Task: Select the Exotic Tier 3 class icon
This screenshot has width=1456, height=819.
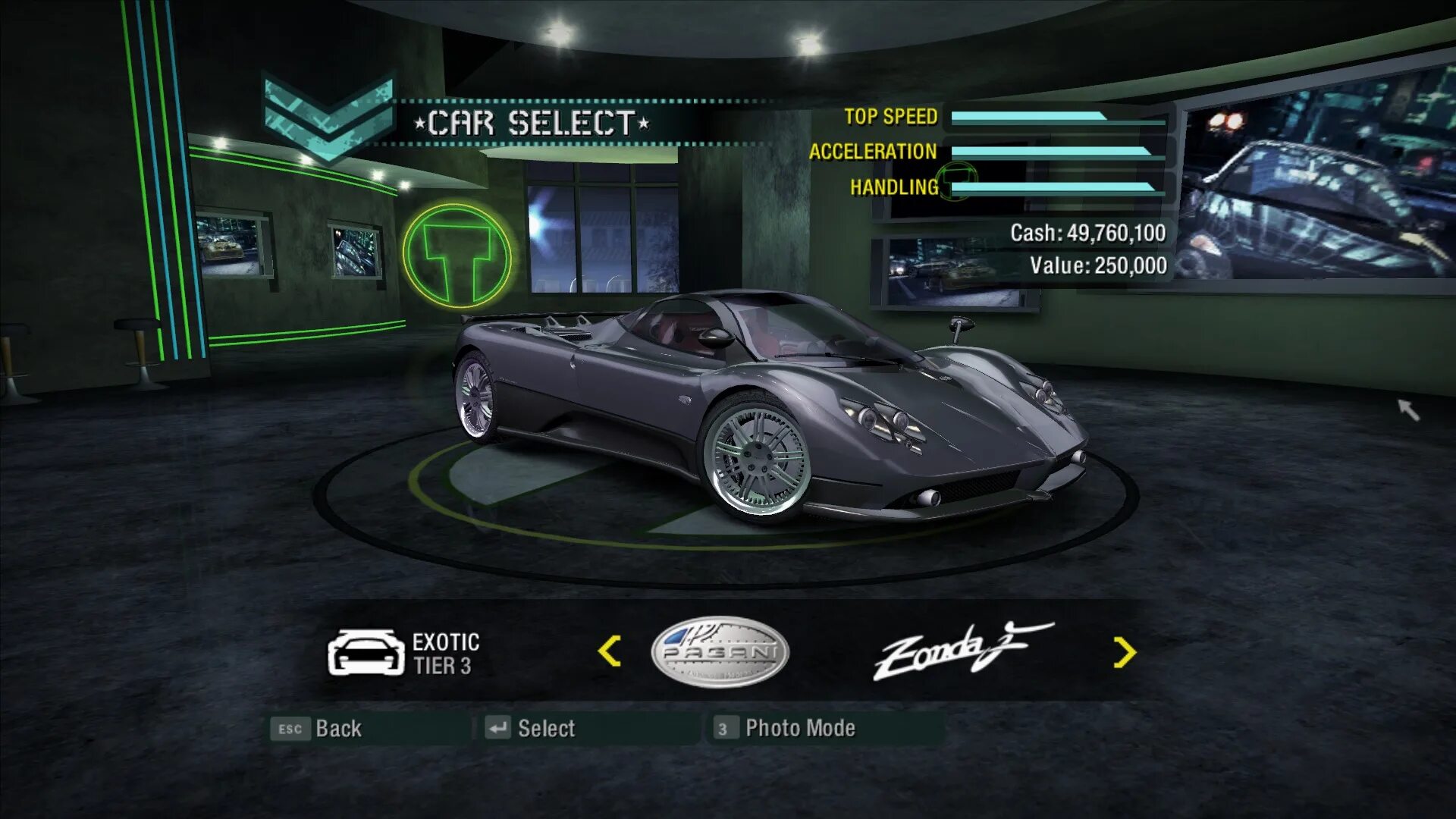Action: click(366, 652)
